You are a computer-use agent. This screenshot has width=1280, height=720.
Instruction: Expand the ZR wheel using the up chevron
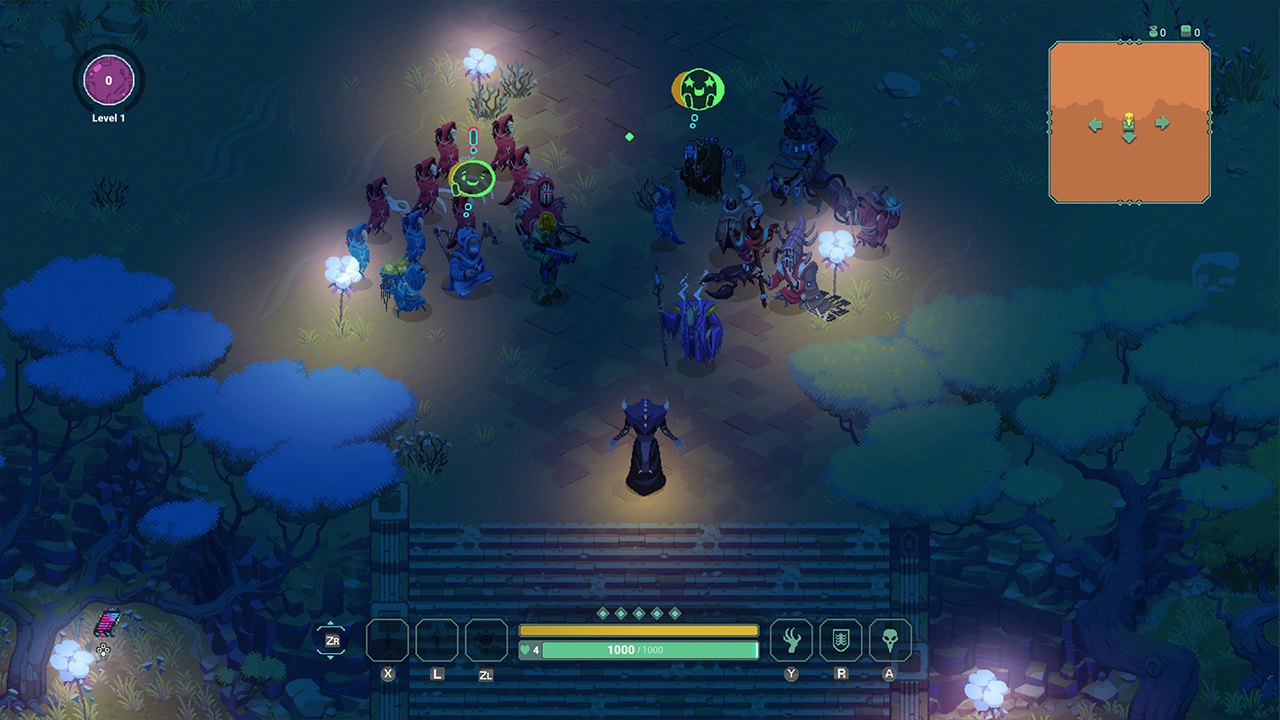[330, 622]
